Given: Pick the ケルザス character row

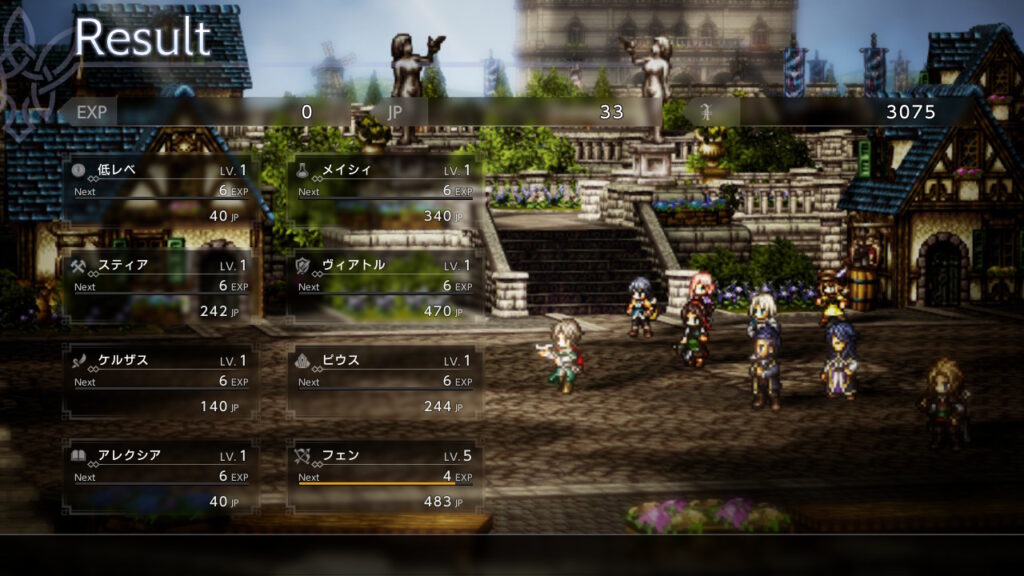Looking at the screenshot, I should click(161, 382).
